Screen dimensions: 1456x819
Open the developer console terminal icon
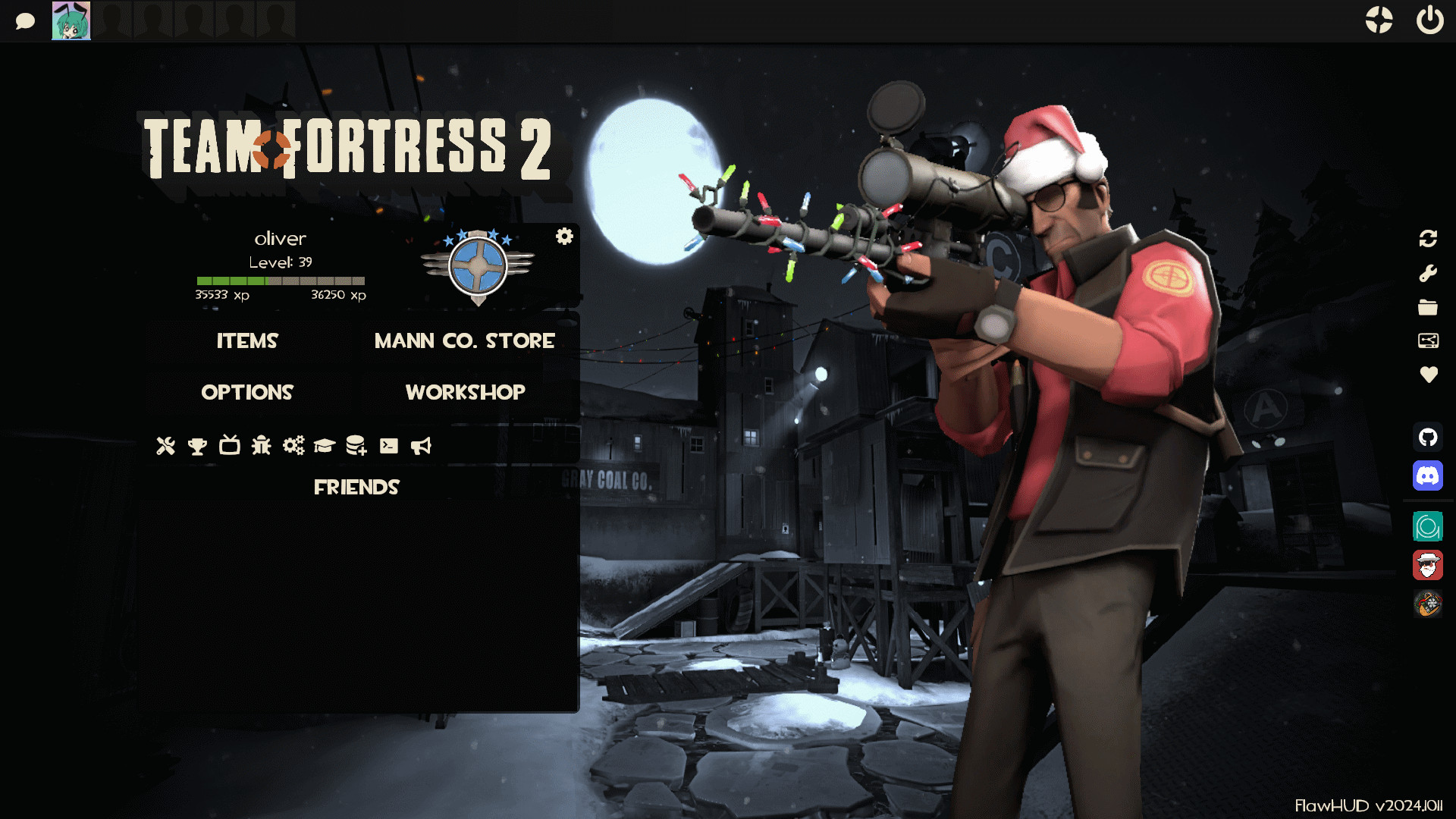[390, 447]
